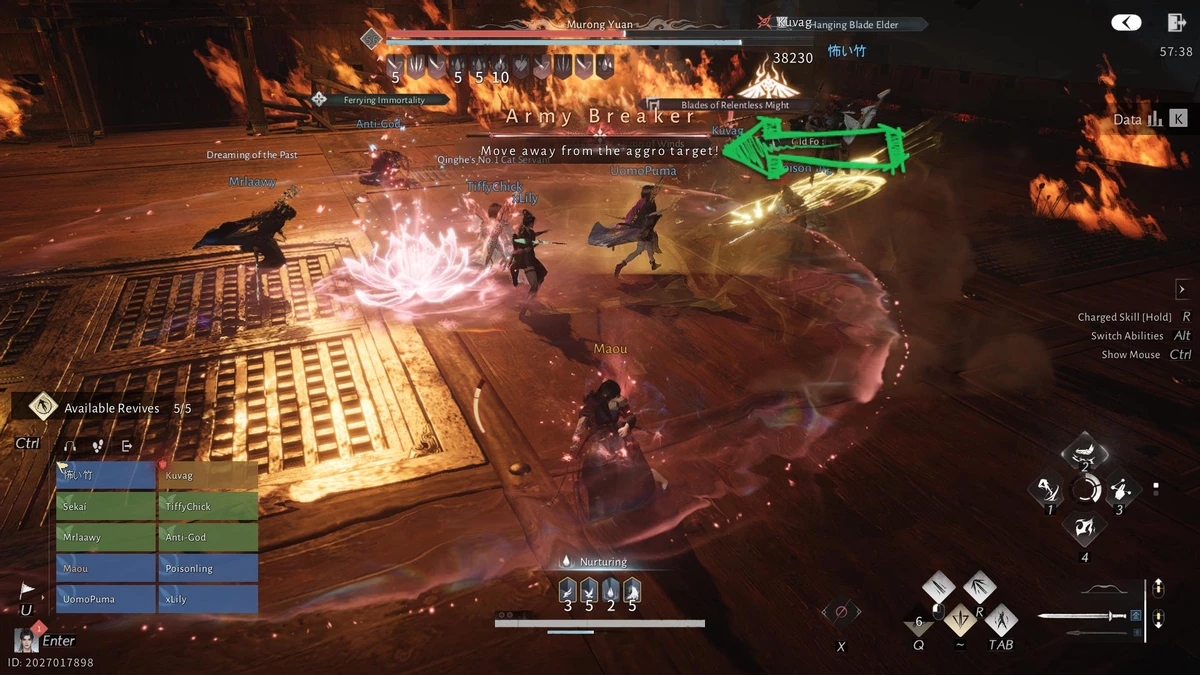The height and width of the screenshot is (675, 1200).
Task: Choose Mrlaawy in the raid list
Action: pyautogui.click(x=106, y=538)
